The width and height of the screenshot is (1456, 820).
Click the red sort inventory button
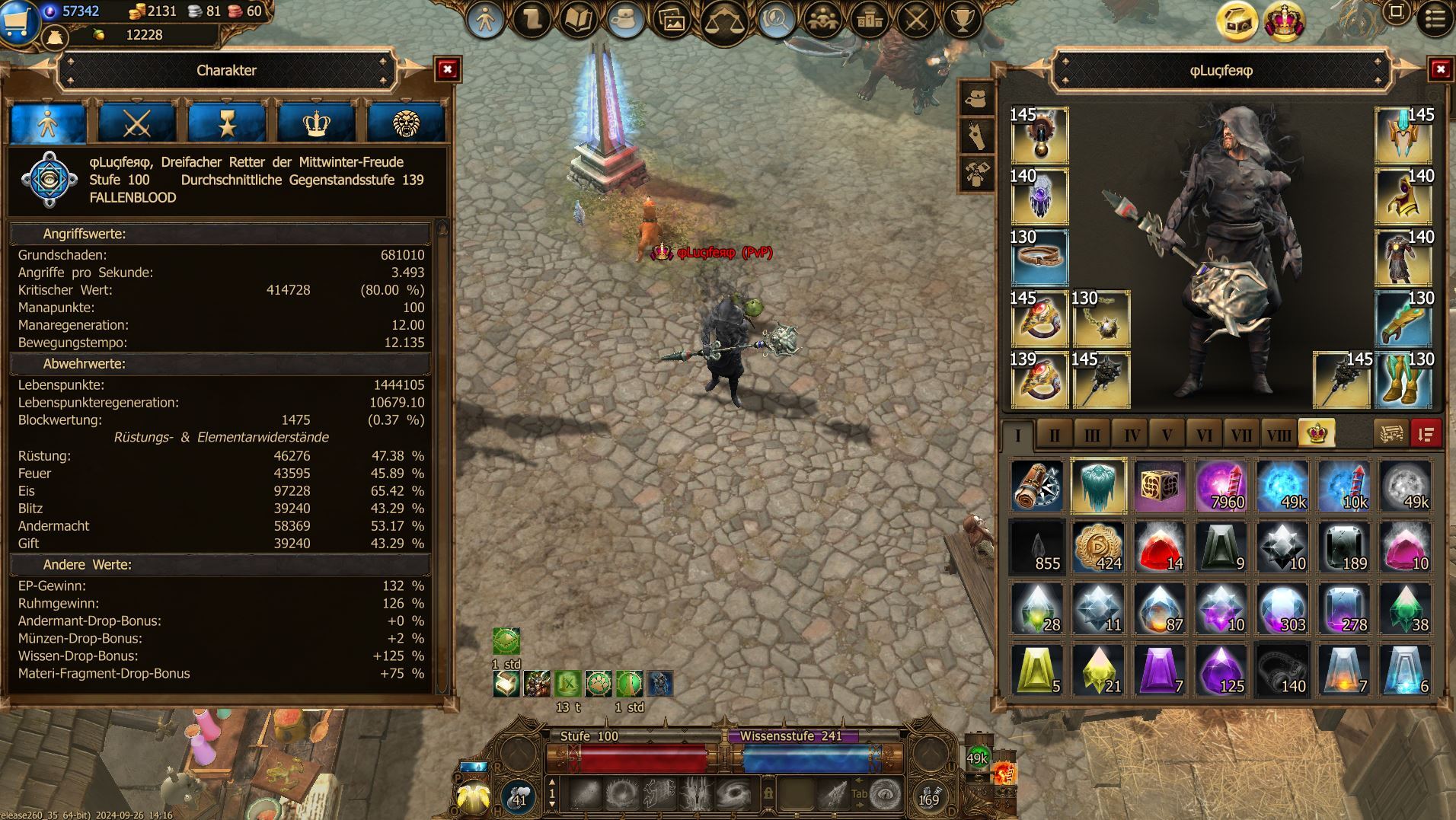pyautogui.click(x=1426, y=434)
